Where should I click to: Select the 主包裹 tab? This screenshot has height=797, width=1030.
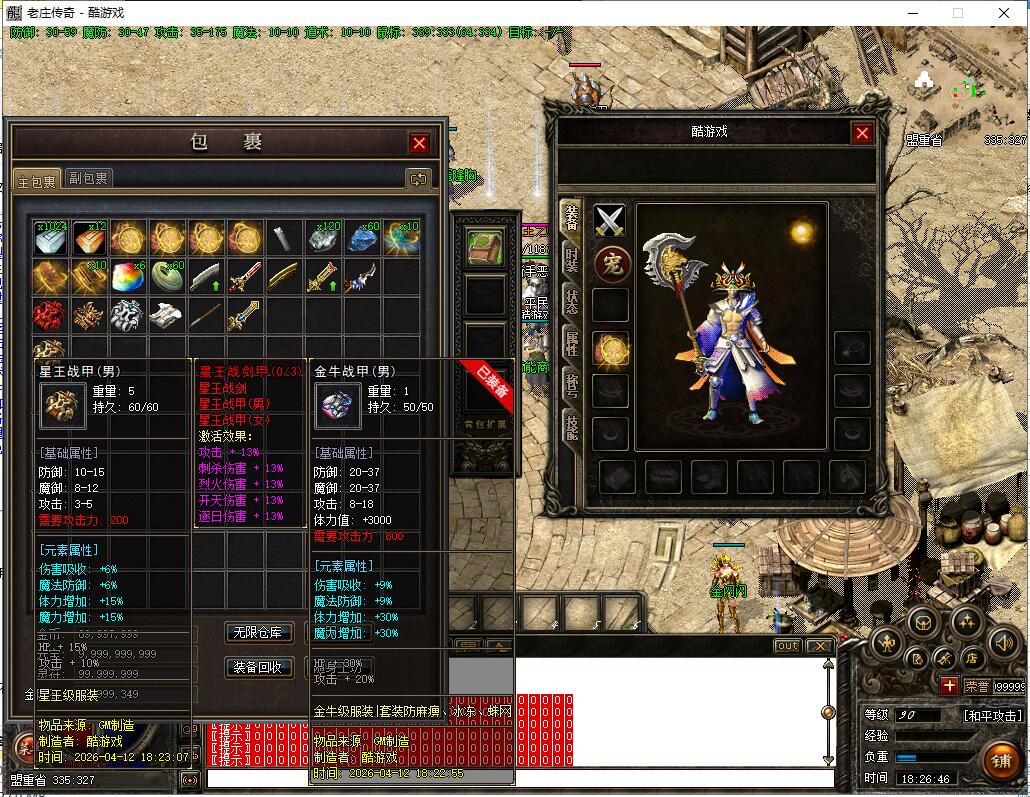coord(38,180)
